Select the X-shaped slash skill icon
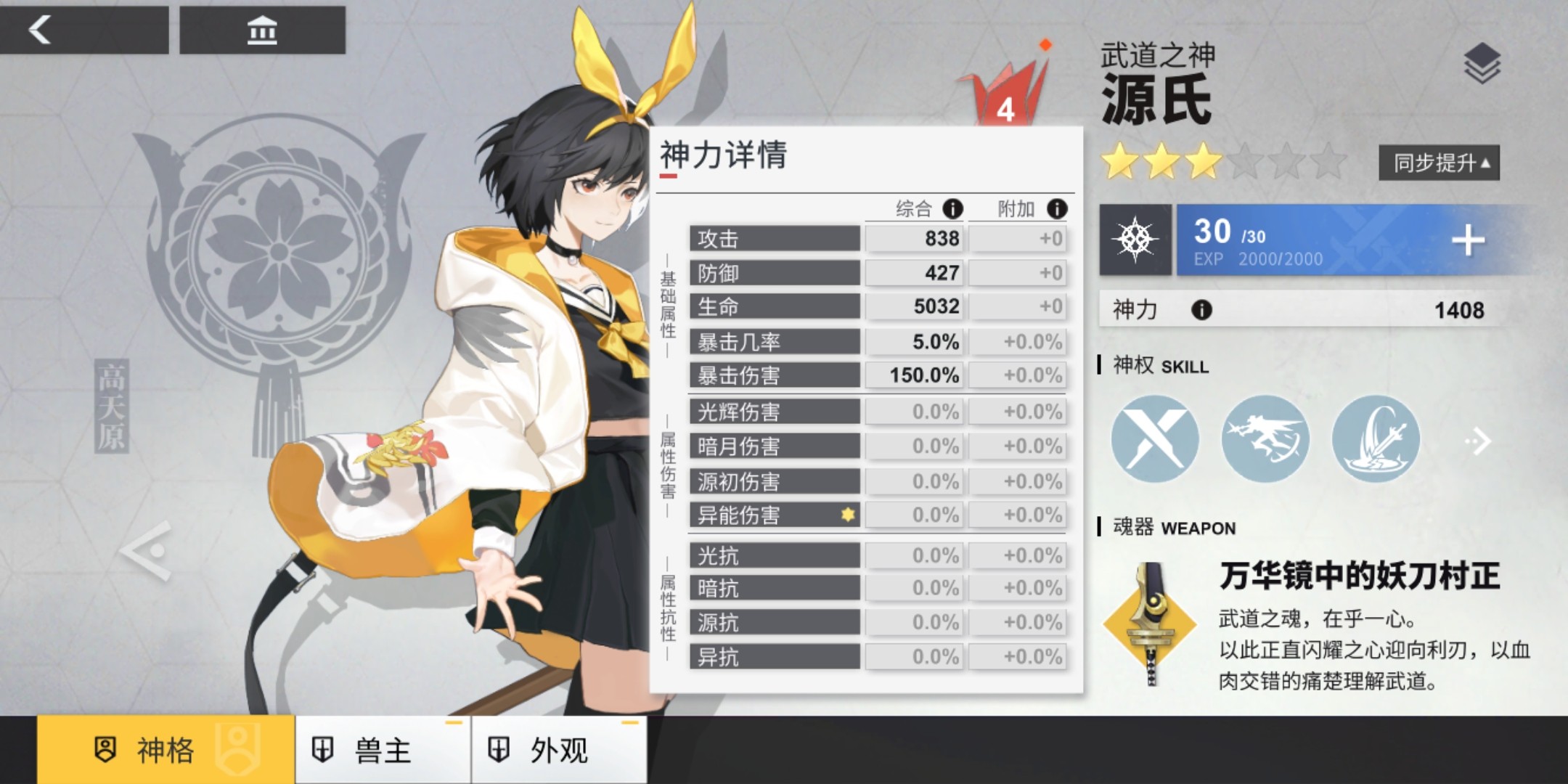Image resolution: width=1568 pixels, height=784 pixels. tap(1155, 439)
